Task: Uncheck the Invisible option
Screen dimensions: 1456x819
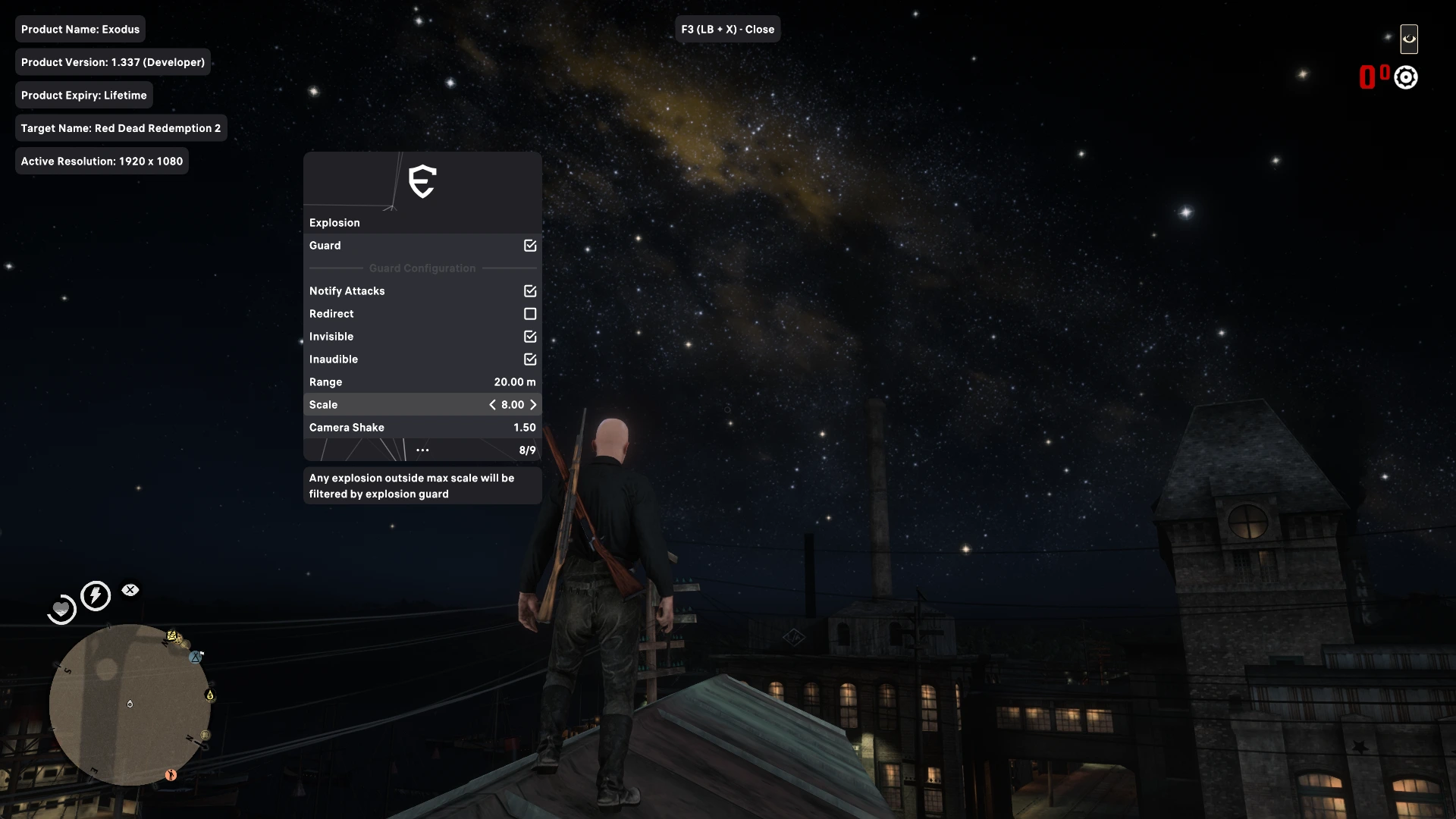Action: coord(530,337)
